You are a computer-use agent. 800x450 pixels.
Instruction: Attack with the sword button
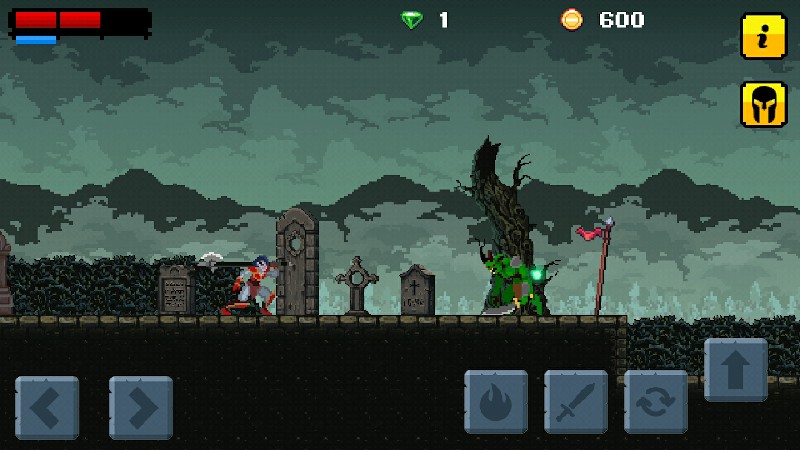[576, 401]
